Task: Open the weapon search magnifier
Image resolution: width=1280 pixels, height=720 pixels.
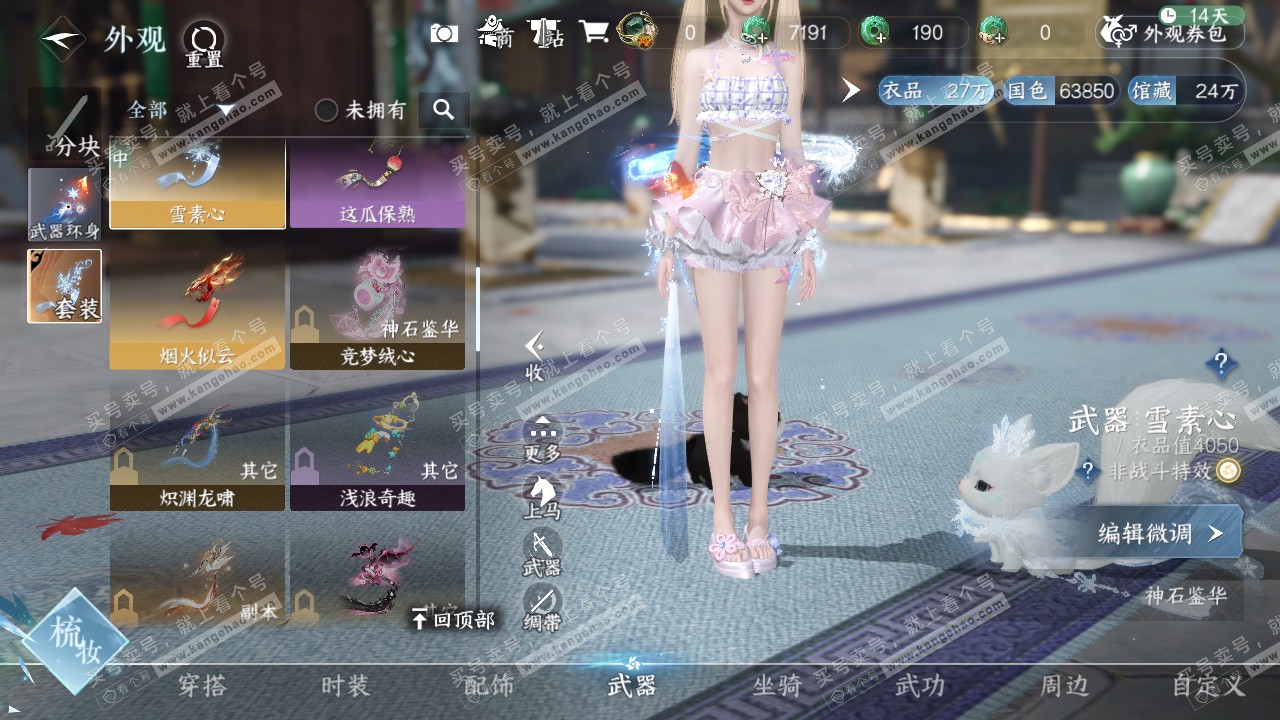Action: pyautogui.click(x=444, y=110)
